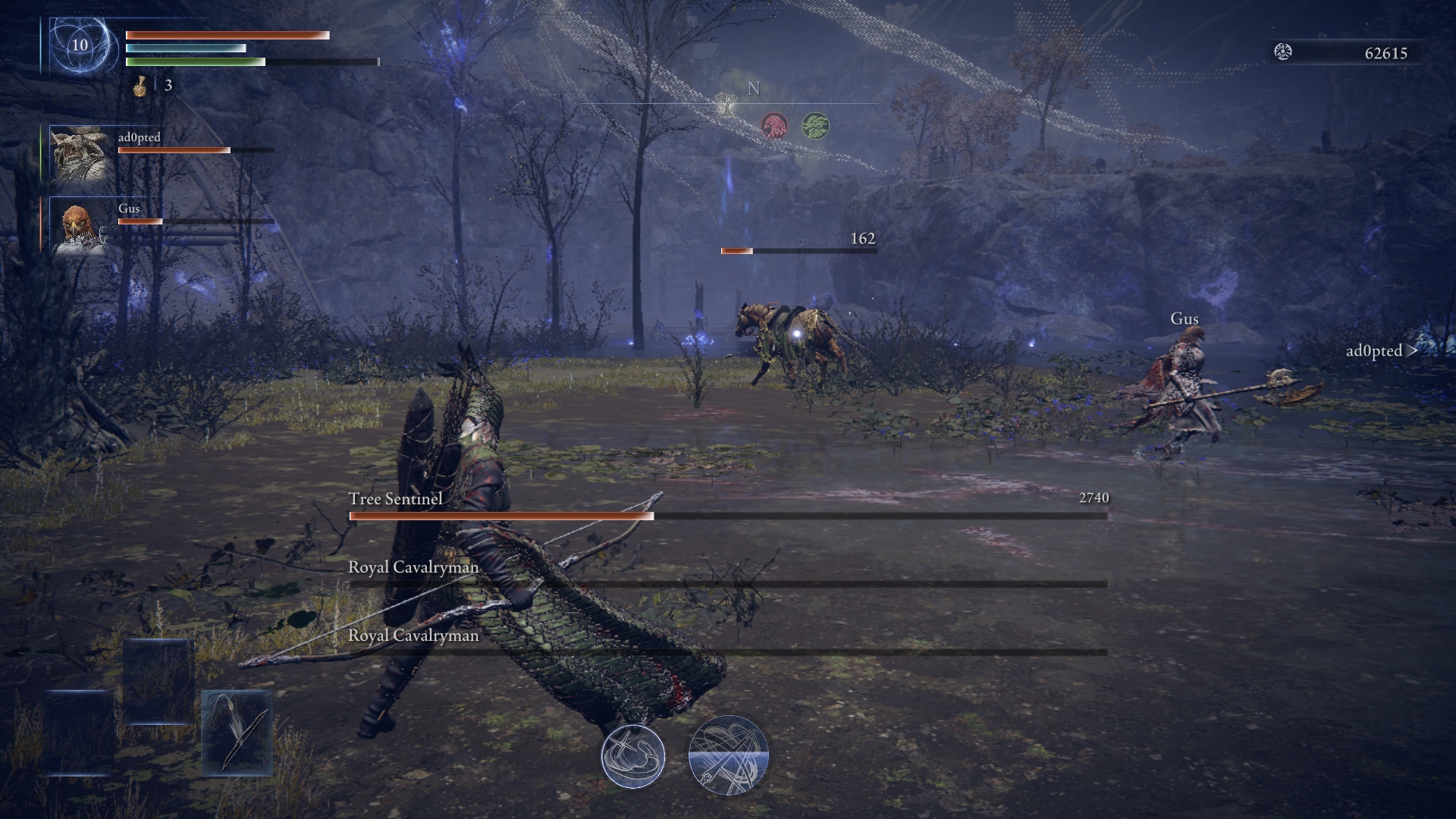Click the tree marker on the compass
This screenshot has width=1456, height=819.
click(x=726, y=105)
